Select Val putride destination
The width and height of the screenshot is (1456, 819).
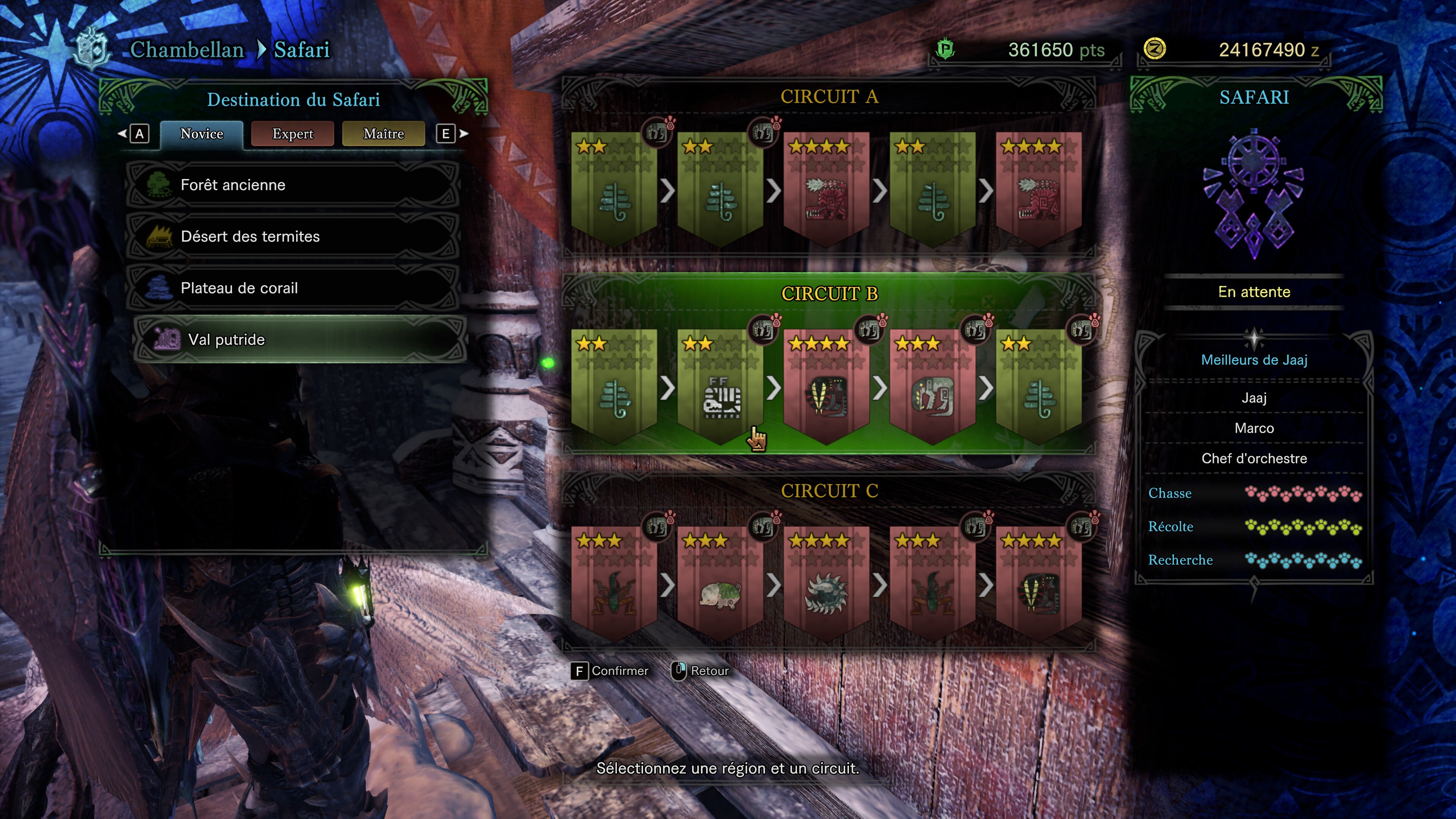tap(300, 340)
